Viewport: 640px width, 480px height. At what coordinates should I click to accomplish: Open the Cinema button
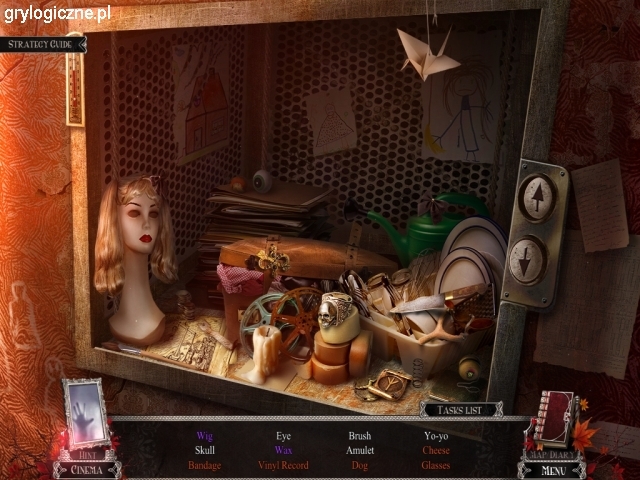[x=86, y=469]
